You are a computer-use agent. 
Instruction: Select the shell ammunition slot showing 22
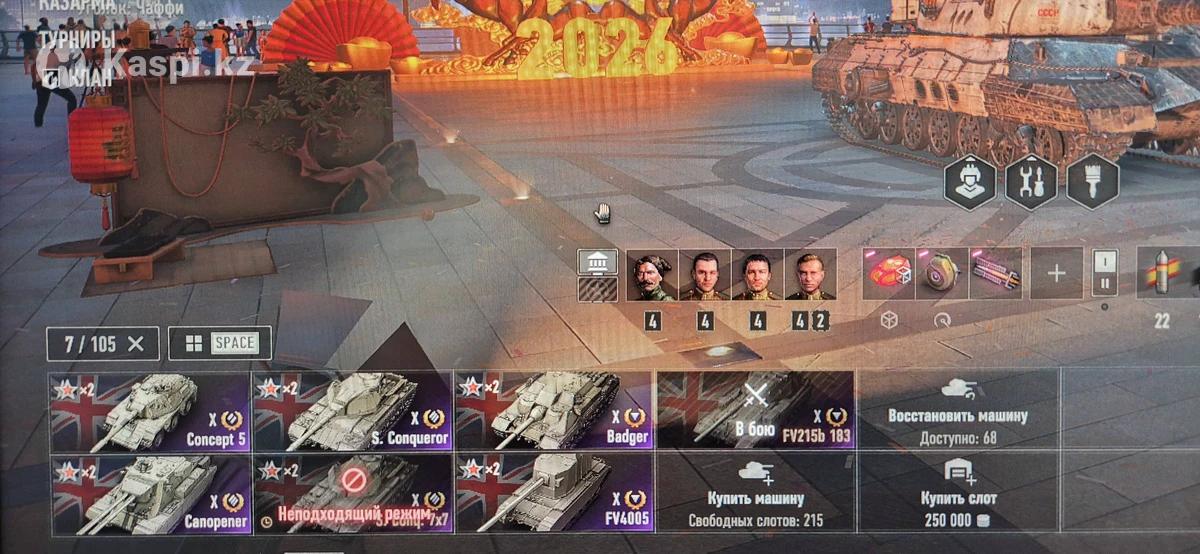point(1163,273)
